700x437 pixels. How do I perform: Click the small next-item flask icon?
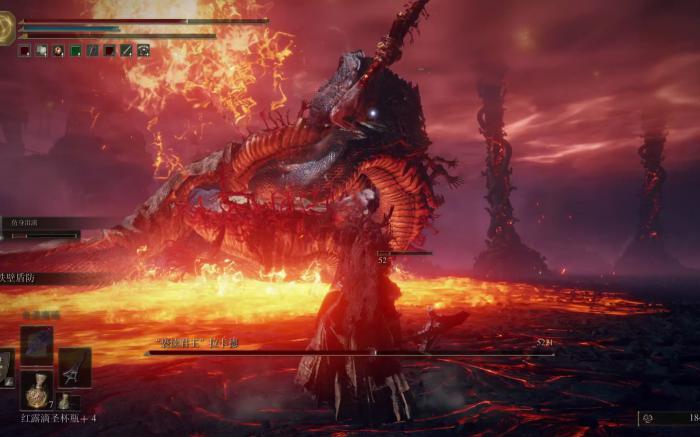click(x=63, y=401)
